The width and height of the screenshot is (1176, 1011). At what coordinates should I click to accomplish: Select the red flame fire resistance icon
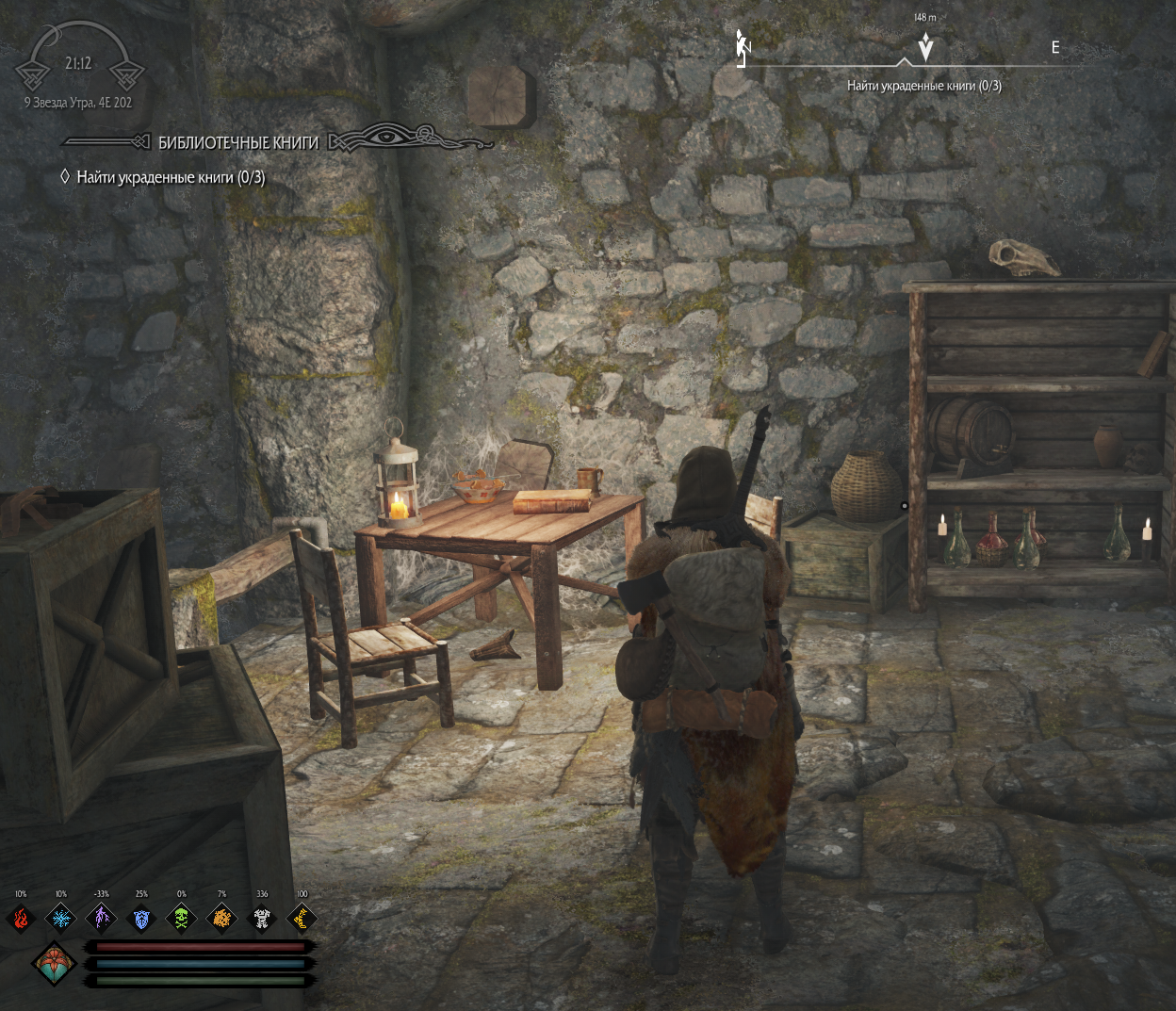coord(21,917)
